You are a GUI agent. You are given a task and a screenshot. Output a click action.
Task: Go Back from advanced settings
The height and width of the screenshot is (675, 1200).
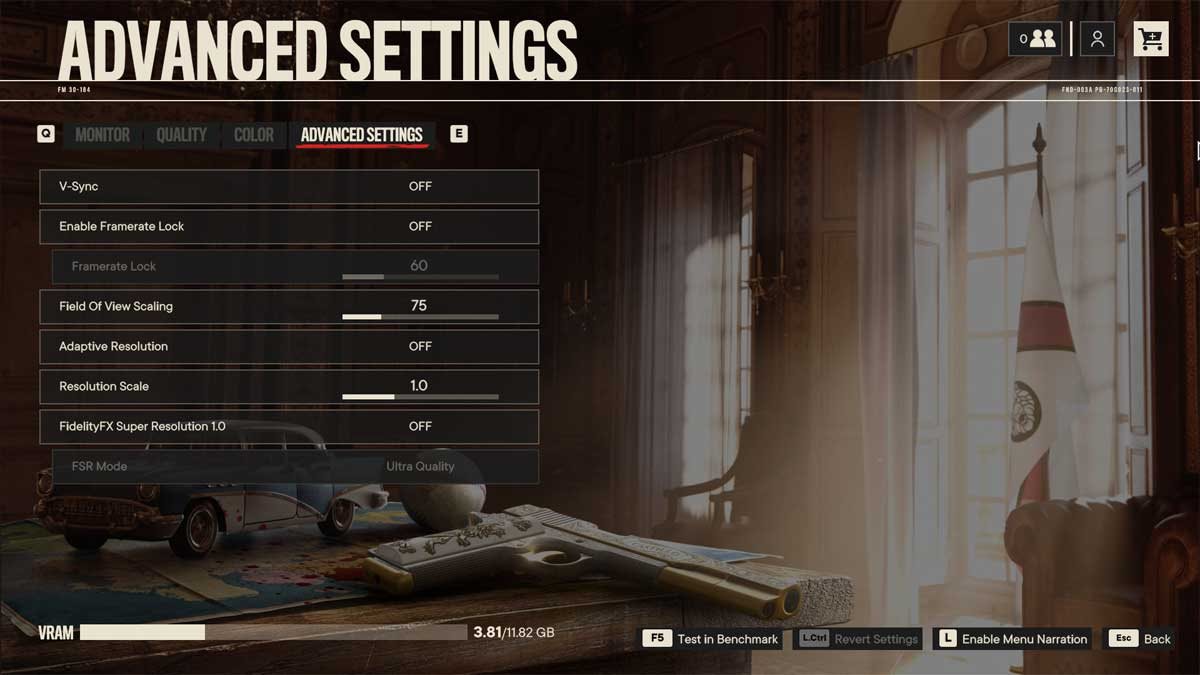tap(1142, 639)
